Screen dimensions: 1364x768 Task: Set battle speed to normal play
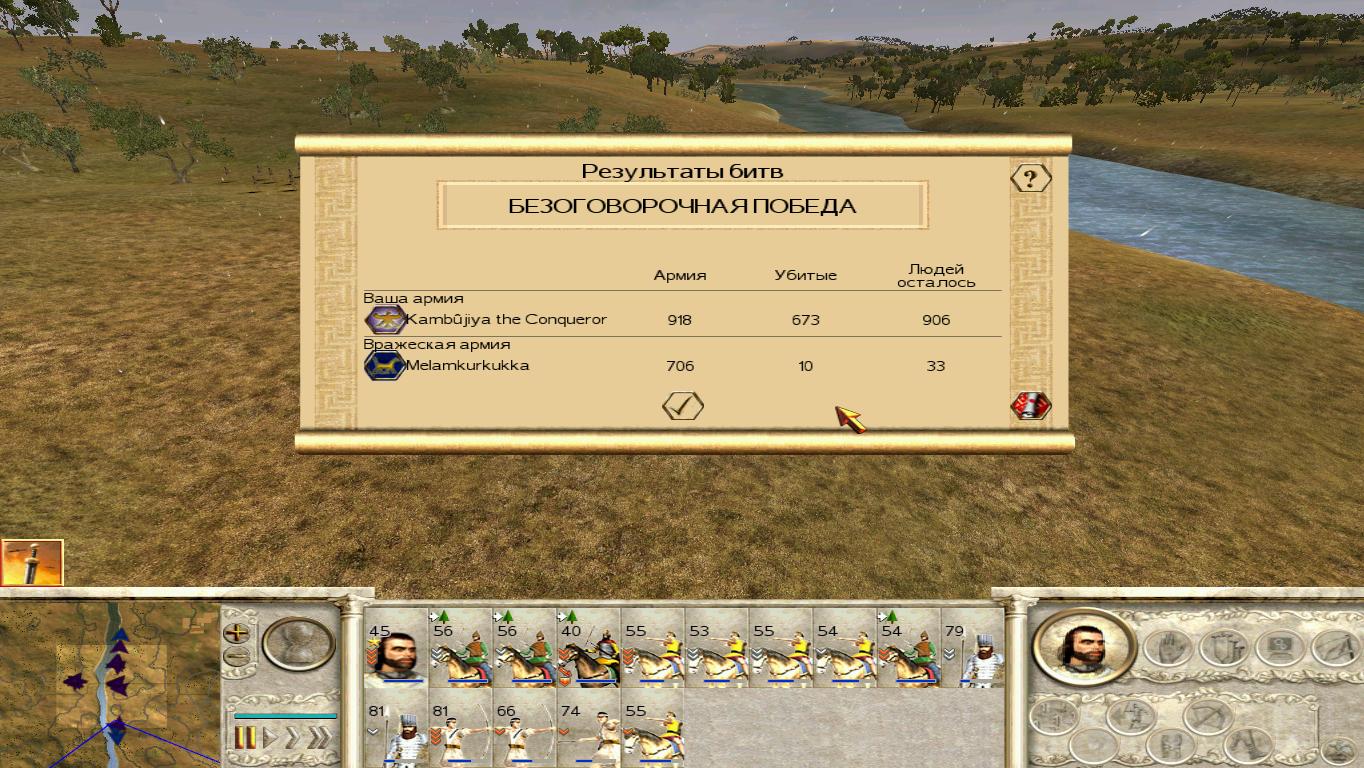coord(270,738)
